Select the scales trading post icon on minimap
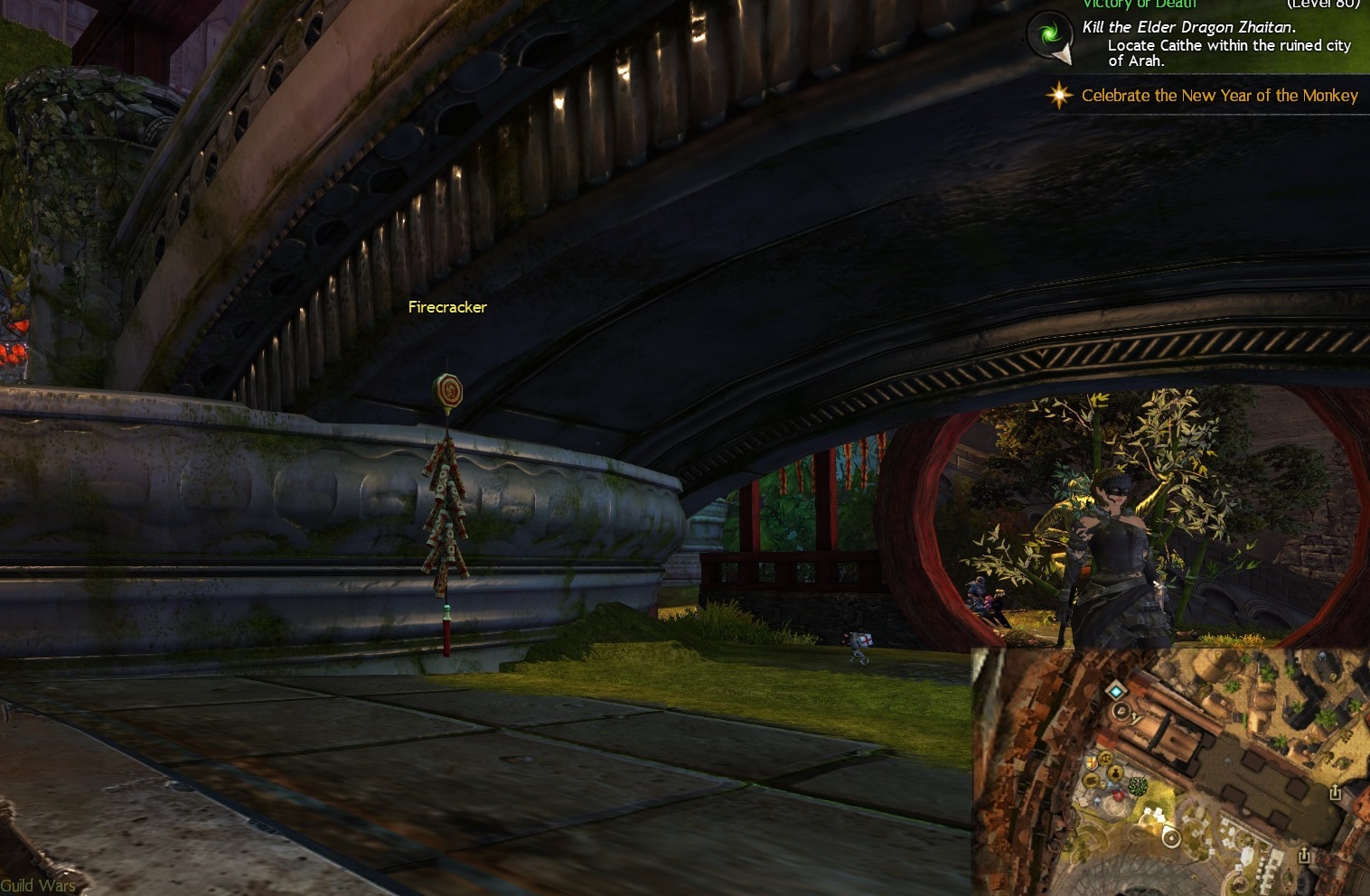The width and height of the screenshot is (1370, 896). coord(1103,760)
